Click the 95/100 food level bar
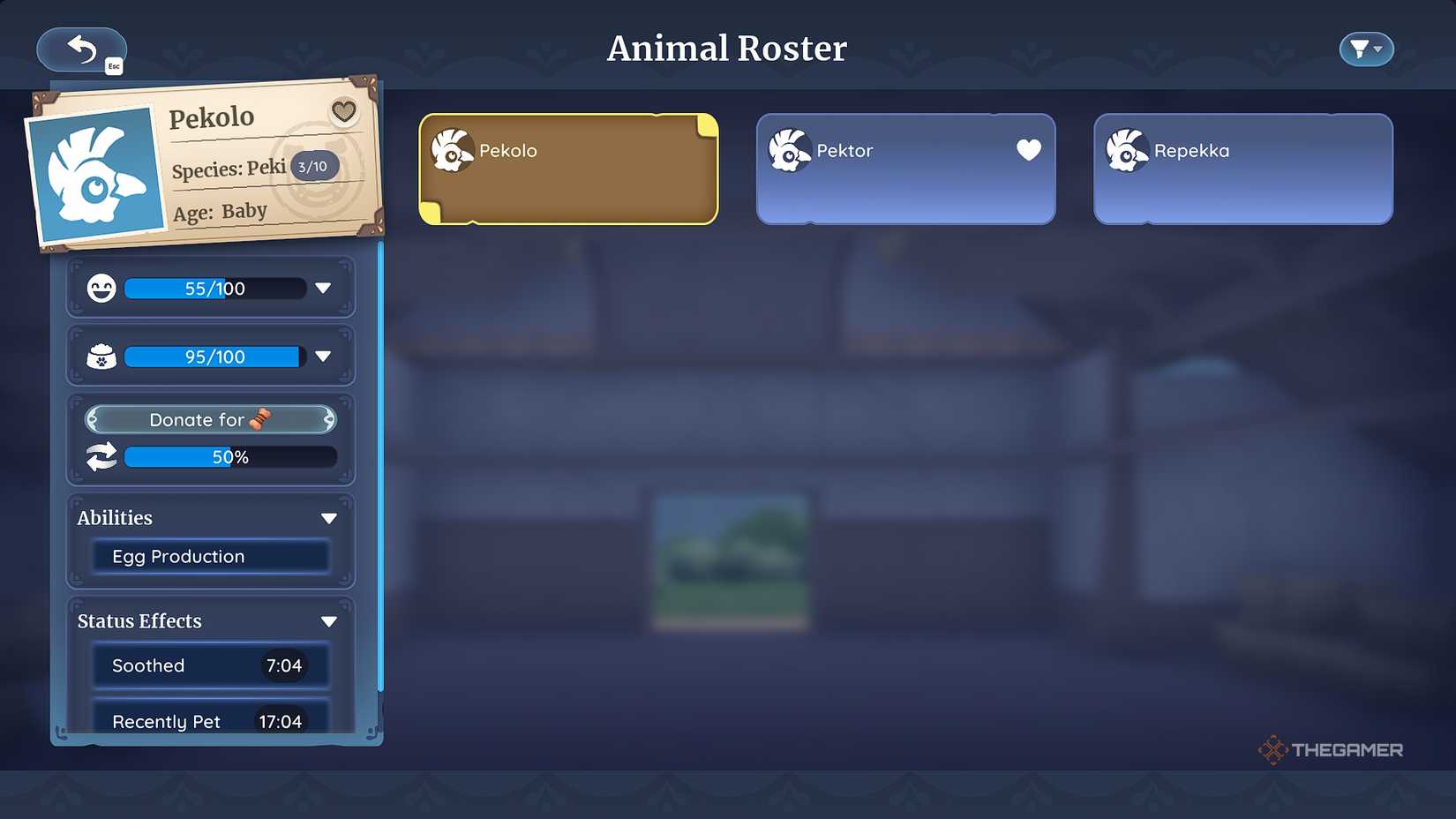Screen dimensions: 1456x819 coord(212,356)
